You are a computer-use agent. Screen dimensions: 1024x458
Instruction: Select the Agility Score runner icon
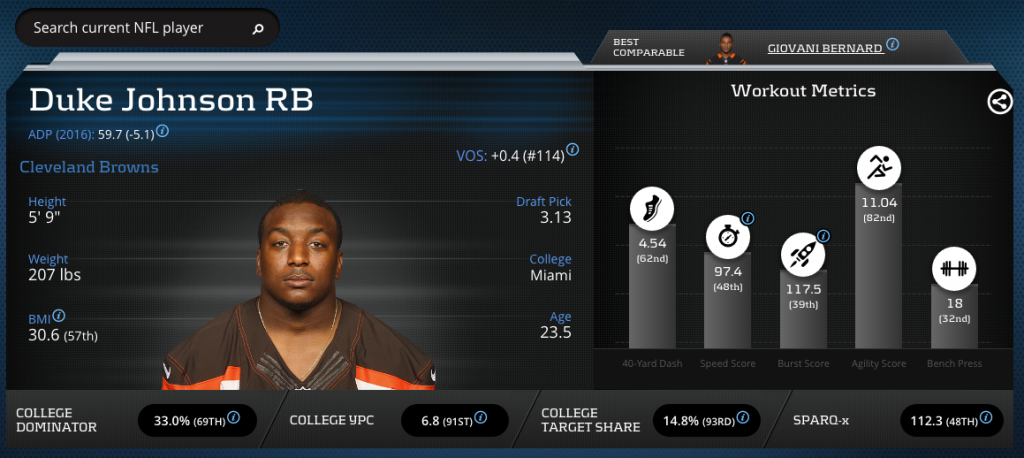tap(878, 166)
